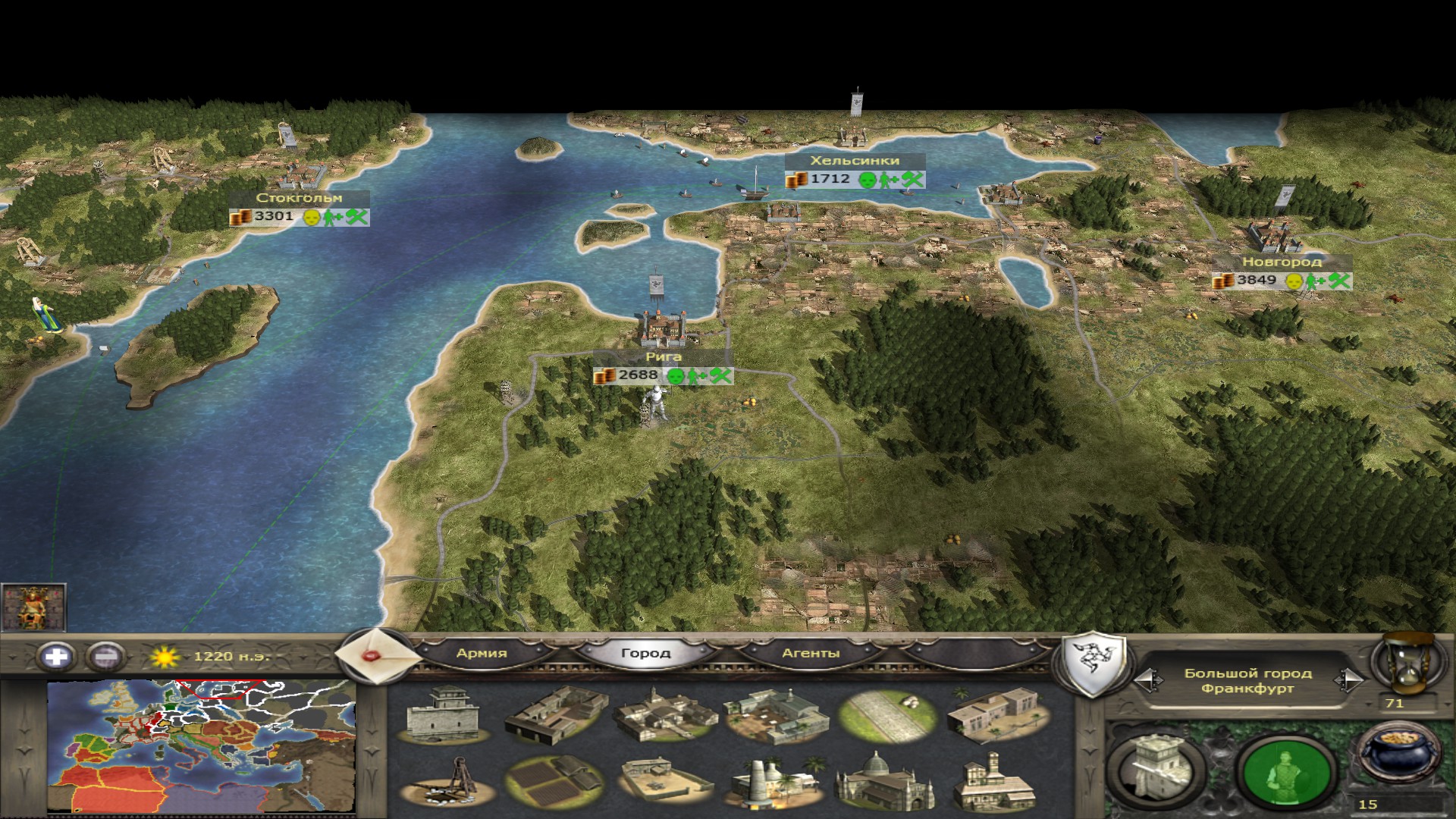Go to previous settlement with left arrow
This screenshot has width=1456, height=819.
coord(1150,680)
